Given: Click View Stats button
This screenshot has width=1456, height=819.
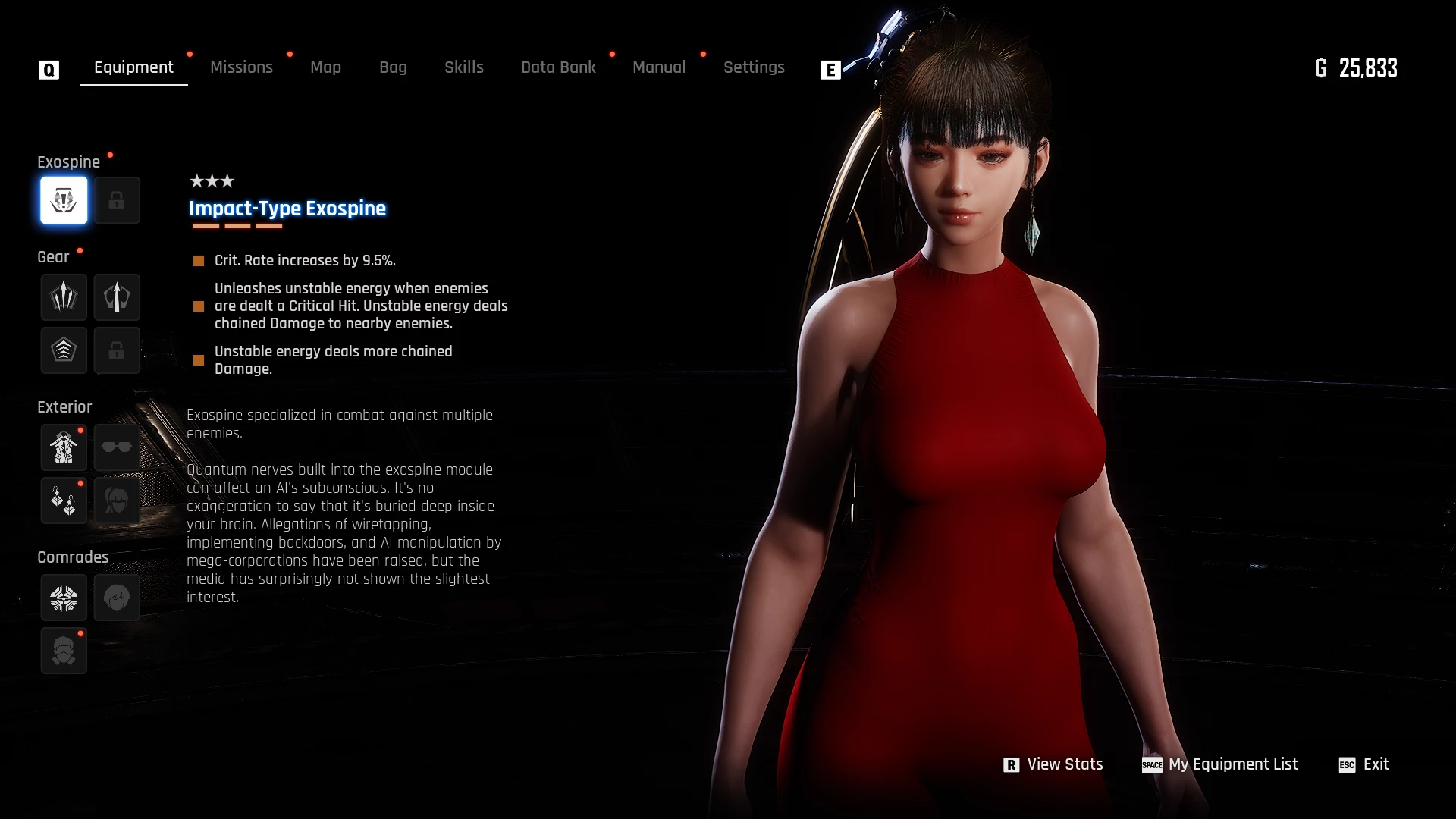Looking at the screenshot, I should click(x=1053, y=764).
